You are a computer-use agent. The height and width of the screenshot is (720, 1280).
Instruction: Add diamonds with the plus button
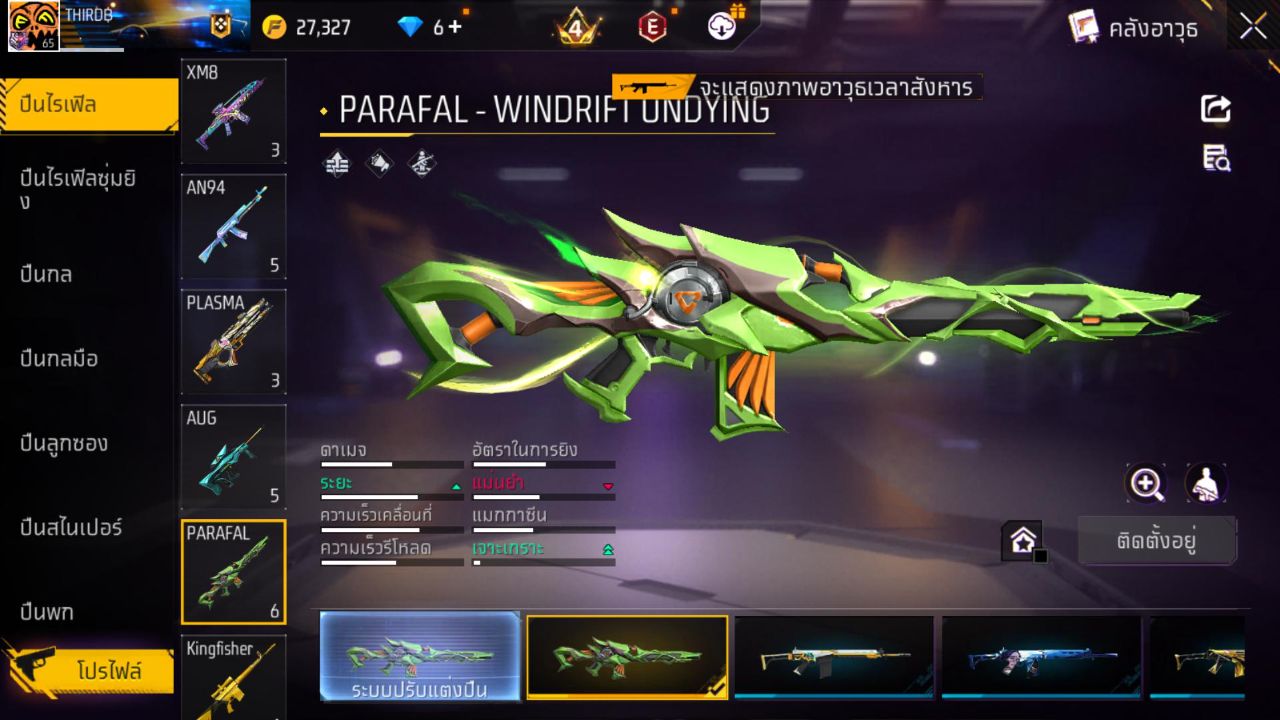(455, 27)
